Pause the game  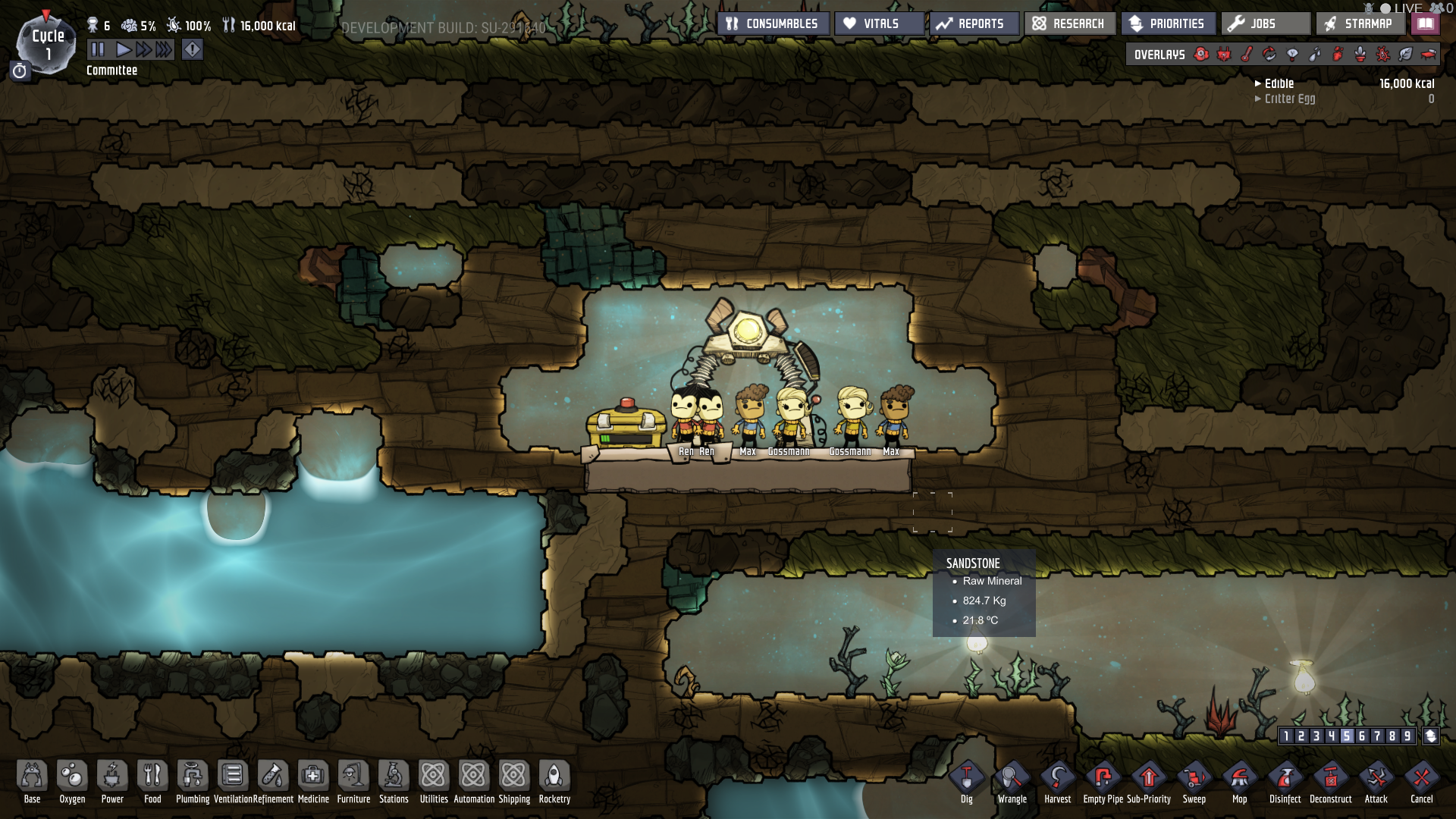98,50
